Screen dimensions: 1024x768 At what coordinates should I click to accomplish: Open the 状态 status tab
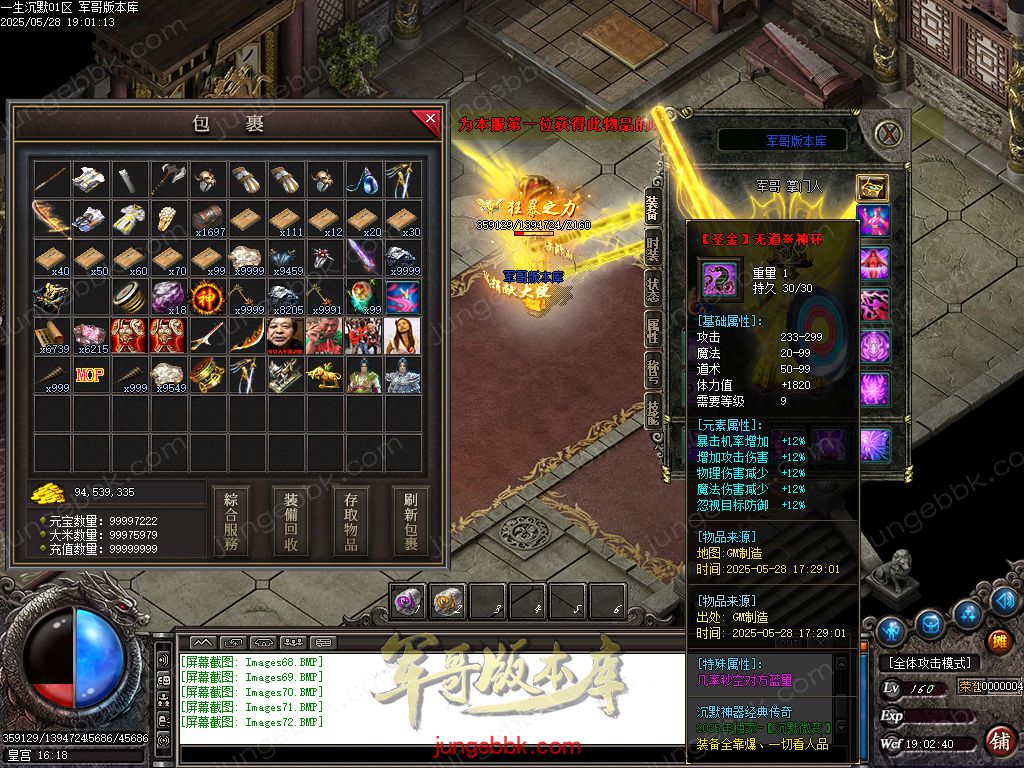652,289
